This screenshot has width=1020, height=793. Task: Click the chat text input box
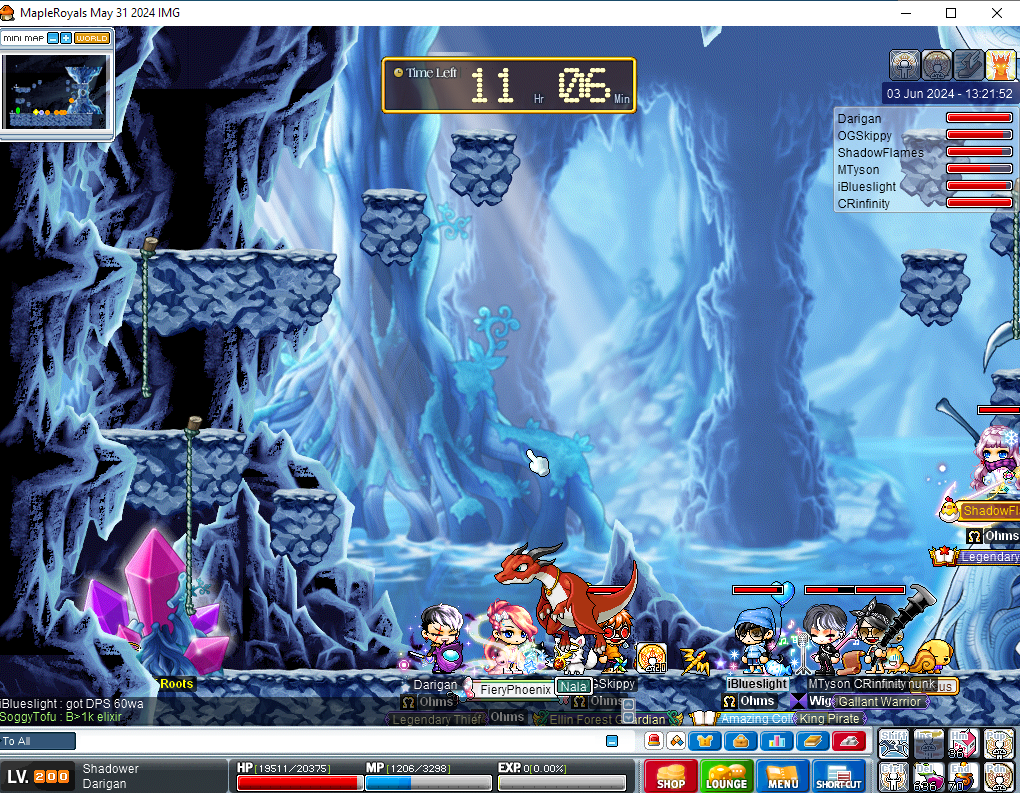tap(340, 741)
